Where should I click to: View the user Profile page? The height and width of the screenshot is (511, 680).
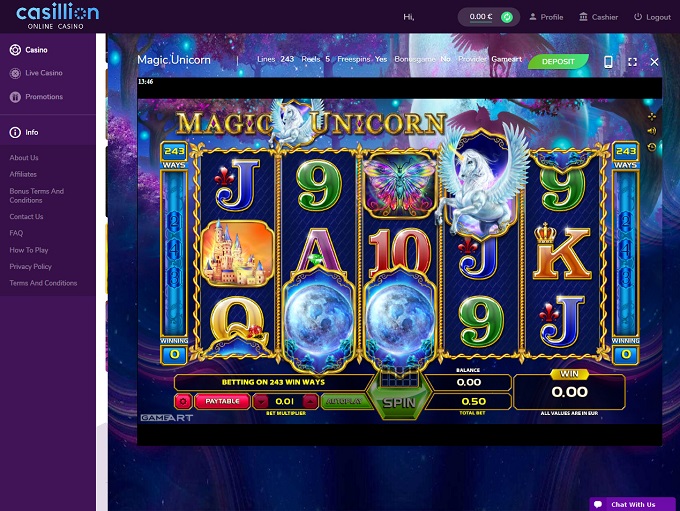point(545,17)
